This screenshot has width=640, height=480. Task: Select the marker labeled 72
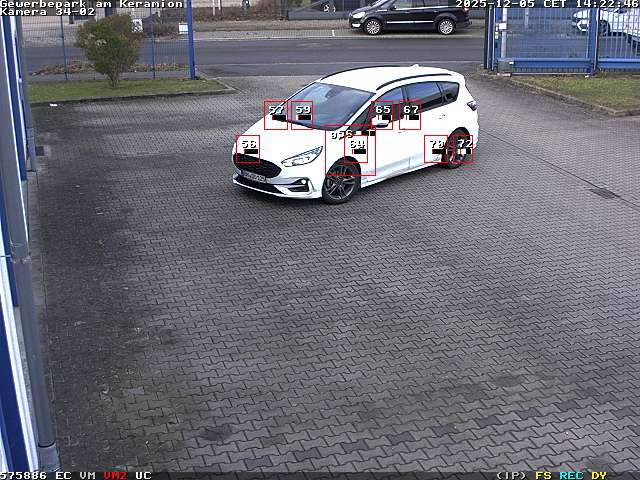(x=462, y=149)
